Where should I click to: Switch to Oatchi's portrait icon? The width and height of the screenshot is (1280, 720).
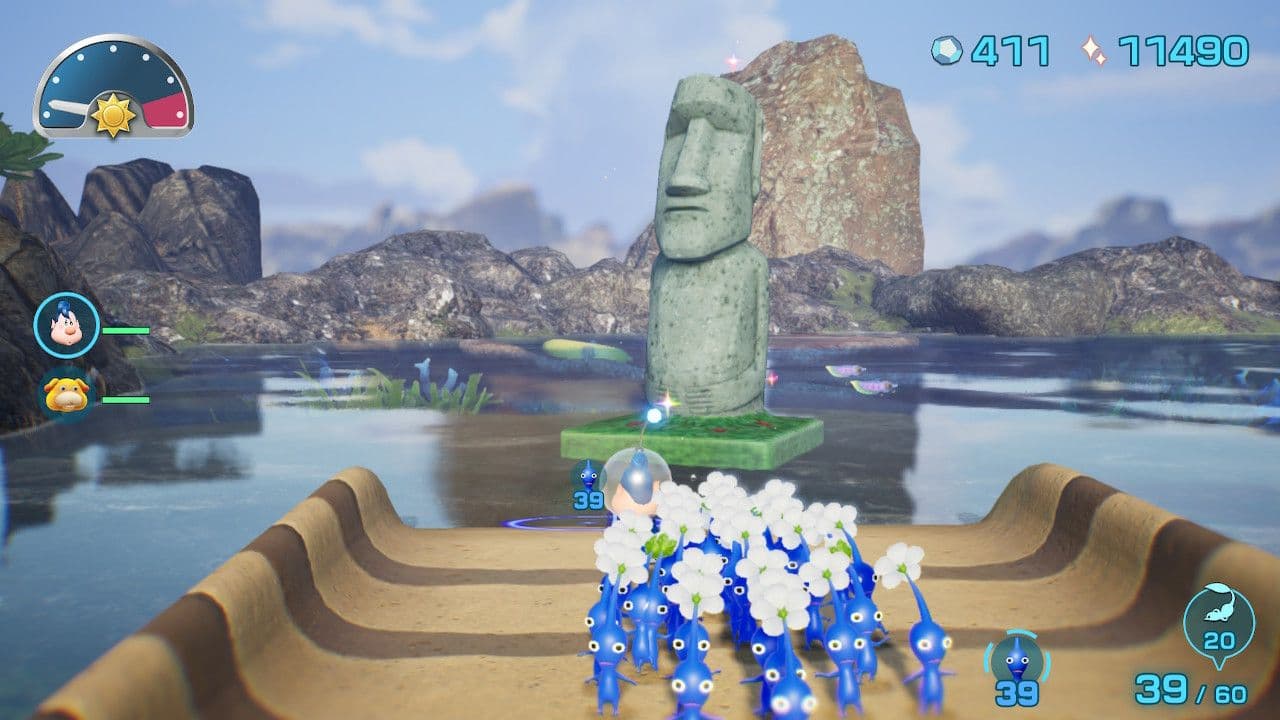pos(67,393)
